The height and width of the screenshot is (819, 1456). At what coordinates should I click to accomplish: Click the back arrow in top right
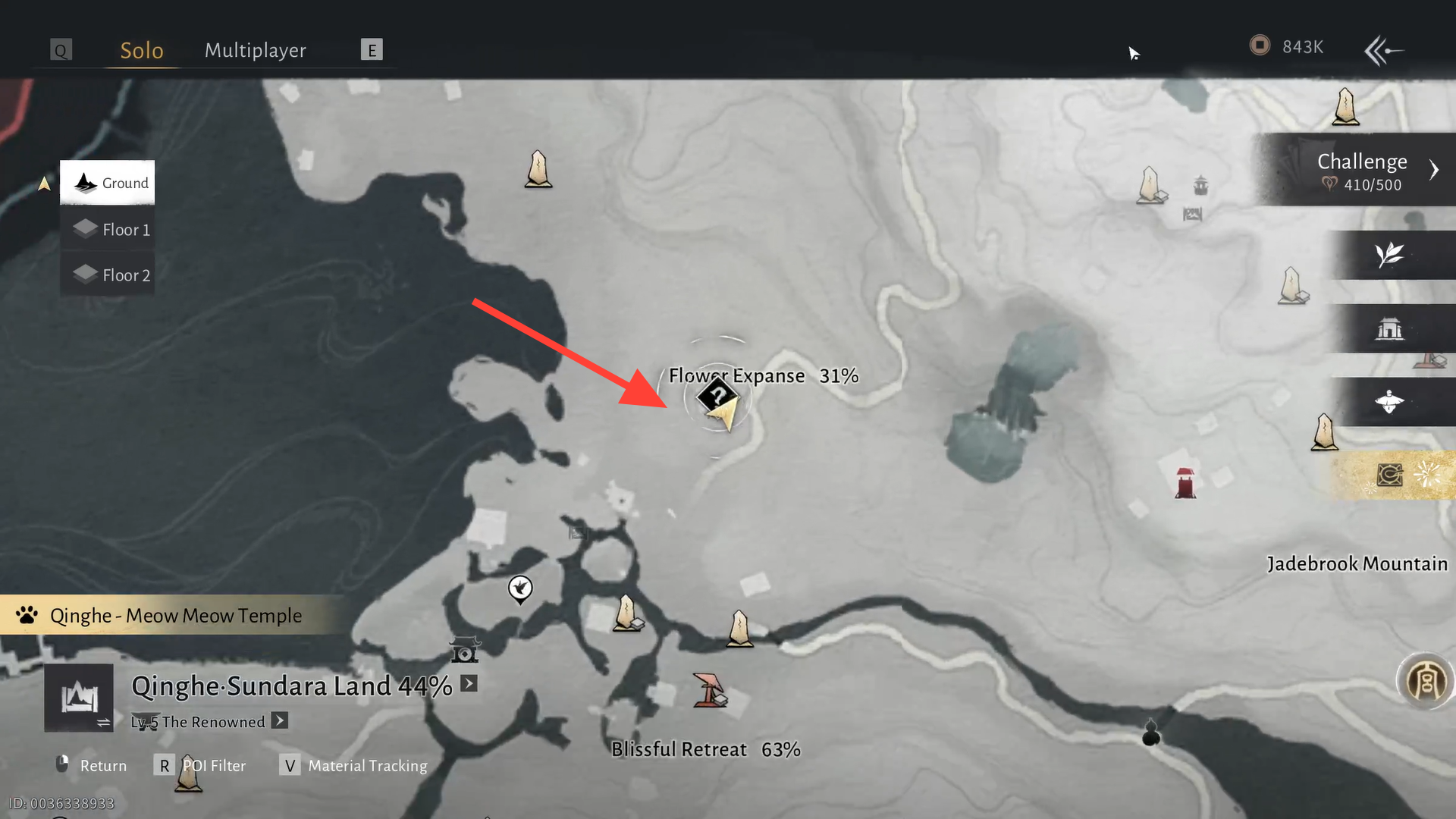click(1383, 51)
